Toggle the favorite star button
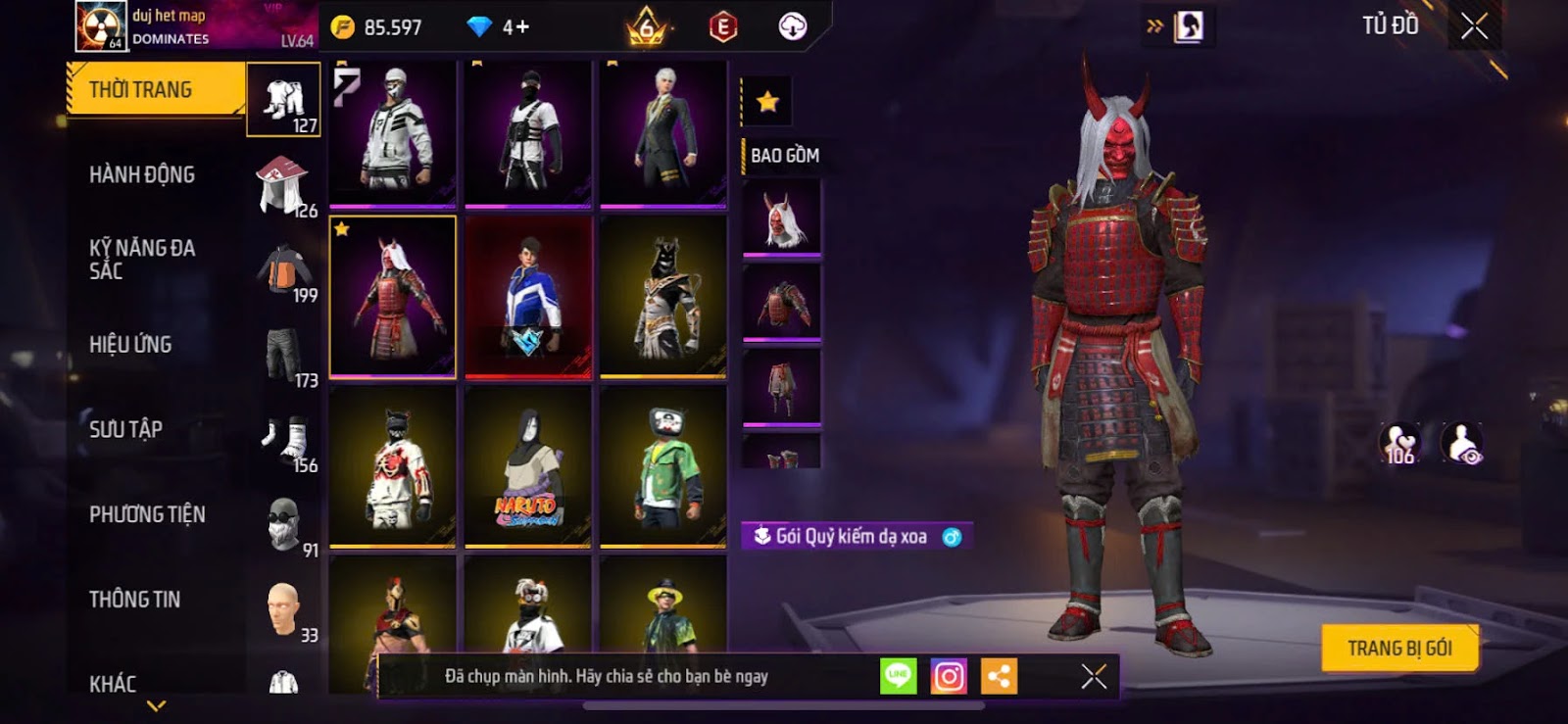 (767, 102)
